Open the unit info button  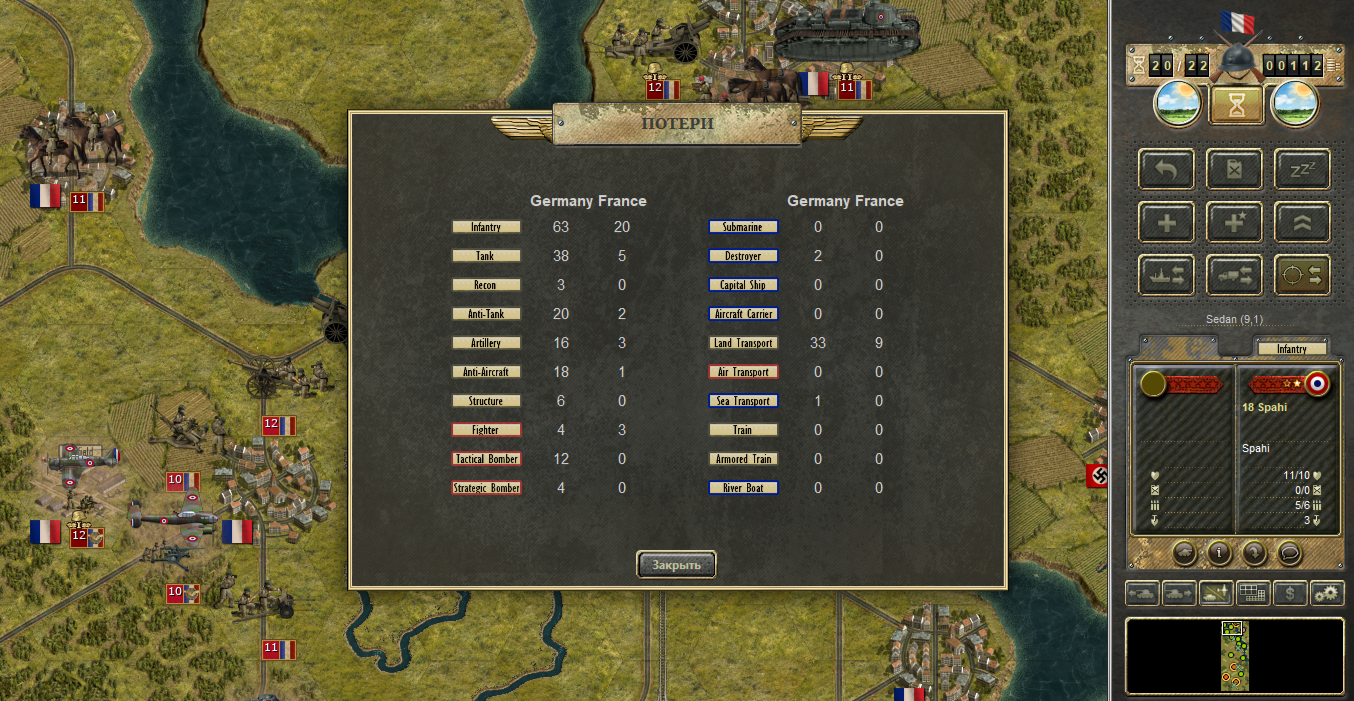(x=1219, y=551)
